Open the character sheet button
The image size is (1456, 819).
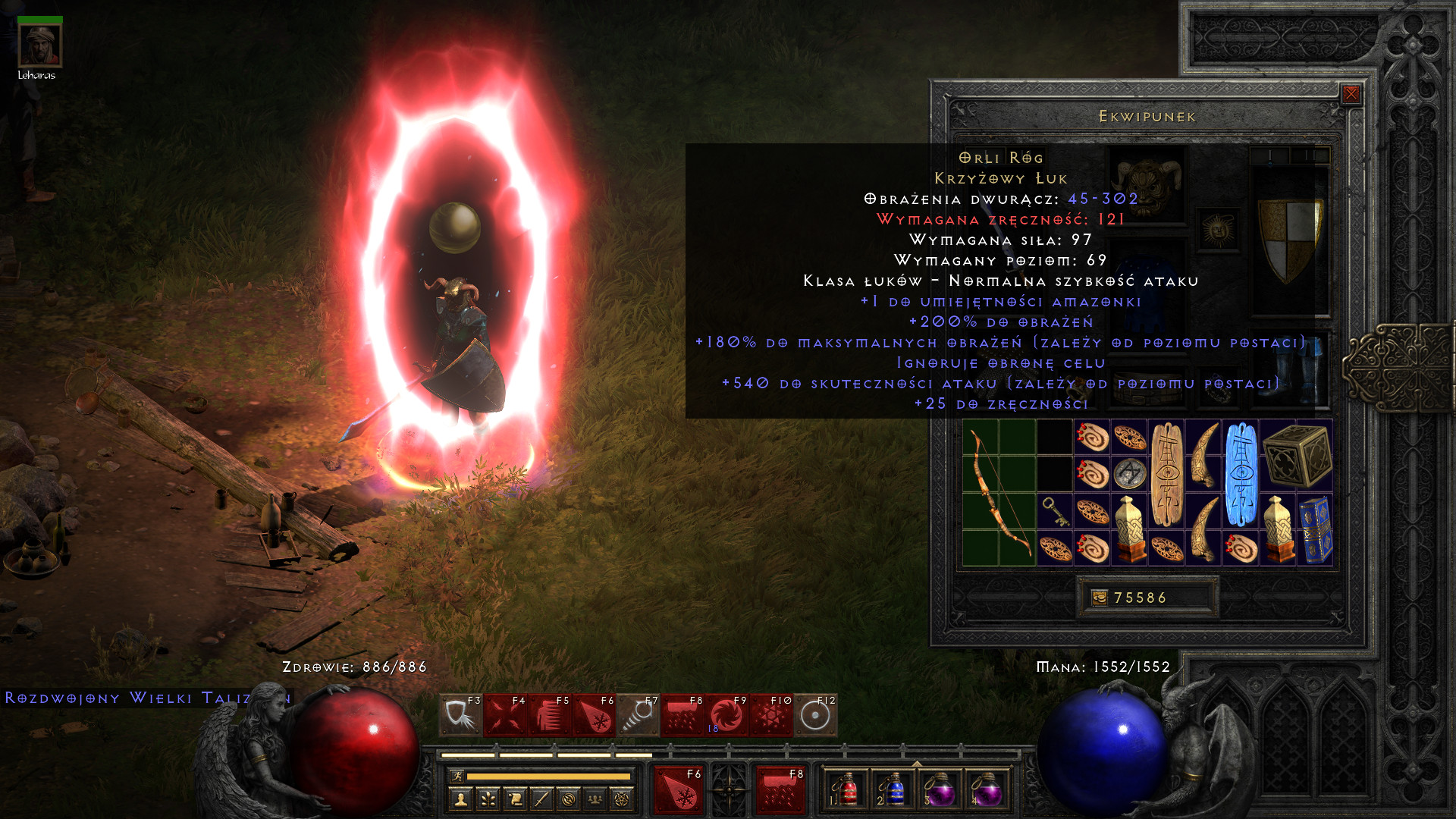460,799
